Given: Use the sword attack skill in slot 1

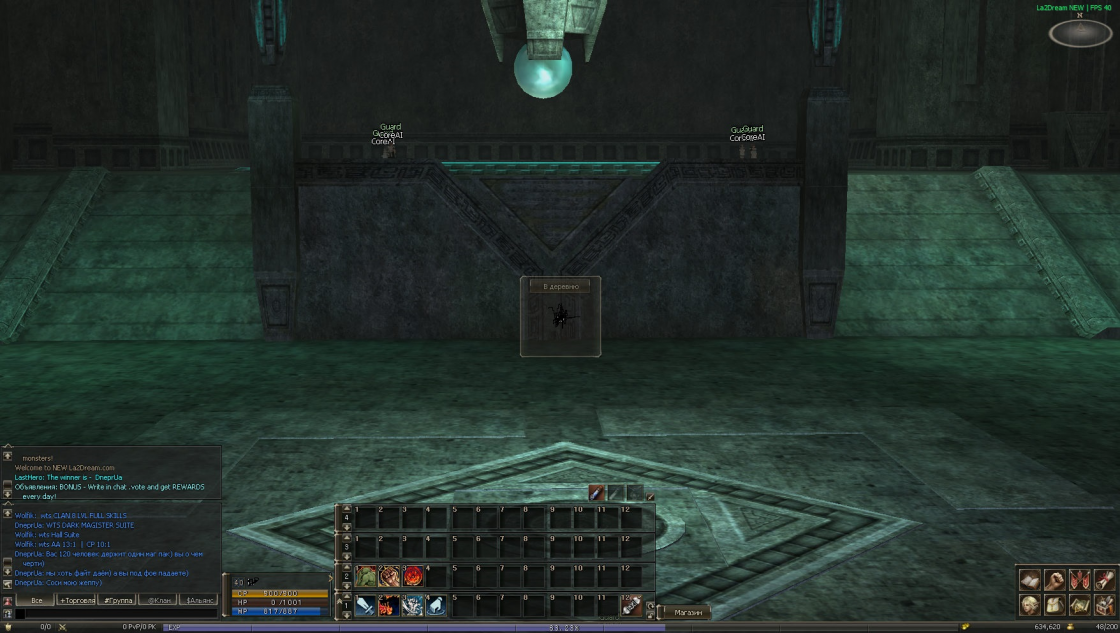Looking at the screenshot, I should pyautogui.click(x=365, y=605).
